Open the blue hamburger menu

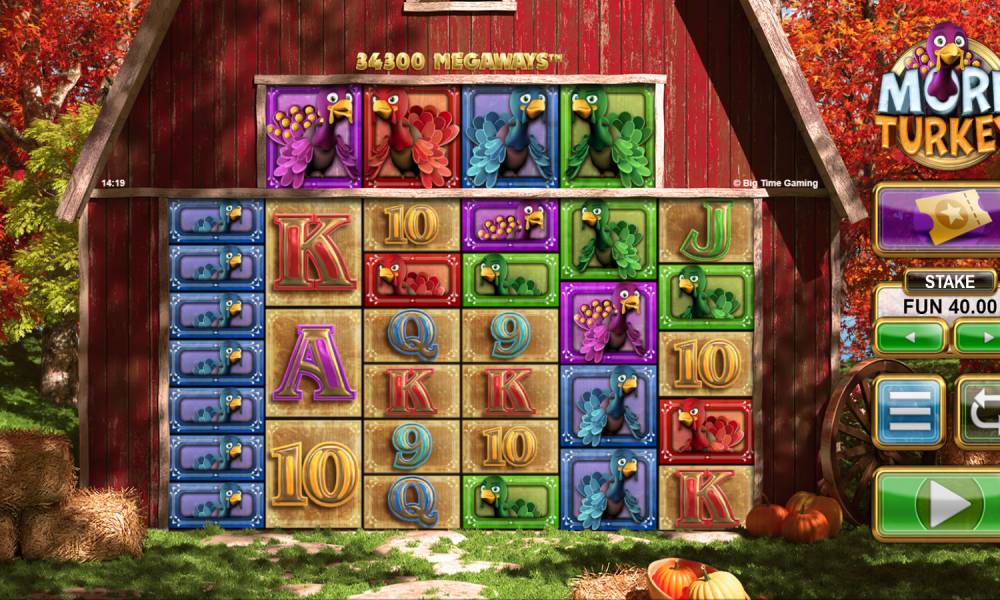click(x=909, y=412)
